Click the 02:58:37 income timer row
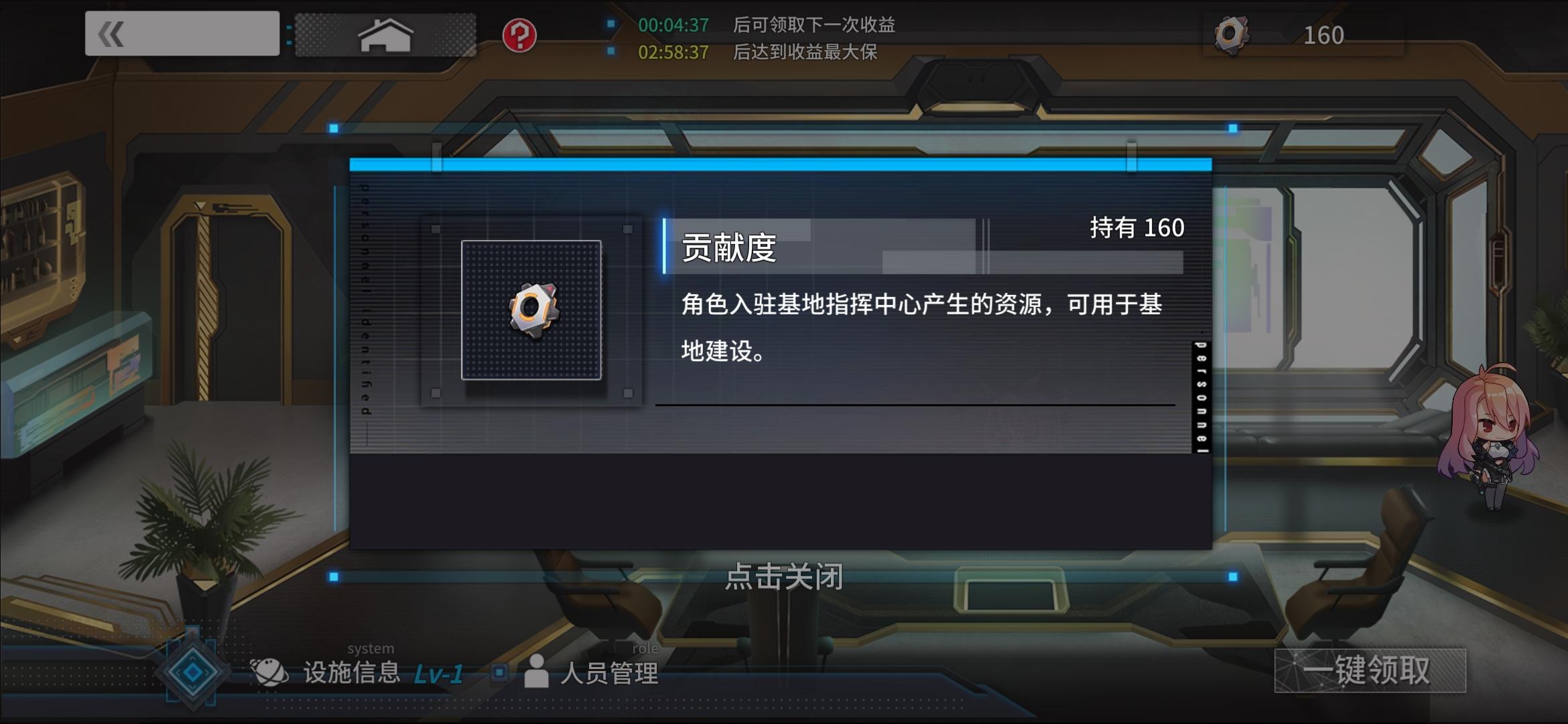Viewport: 1568px width, 724px height. (x=672, y=52)
